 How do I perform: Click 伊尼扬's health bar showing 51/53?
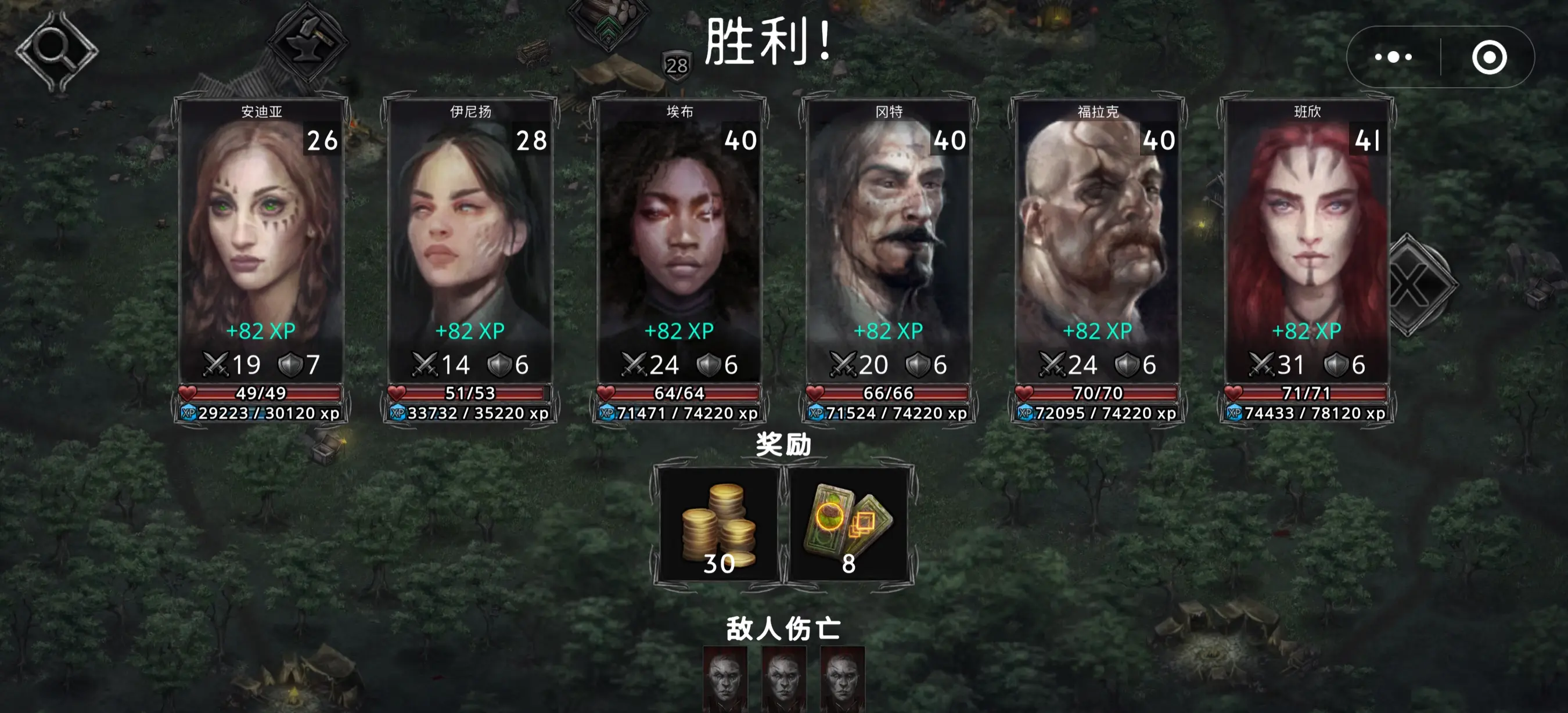470,393
